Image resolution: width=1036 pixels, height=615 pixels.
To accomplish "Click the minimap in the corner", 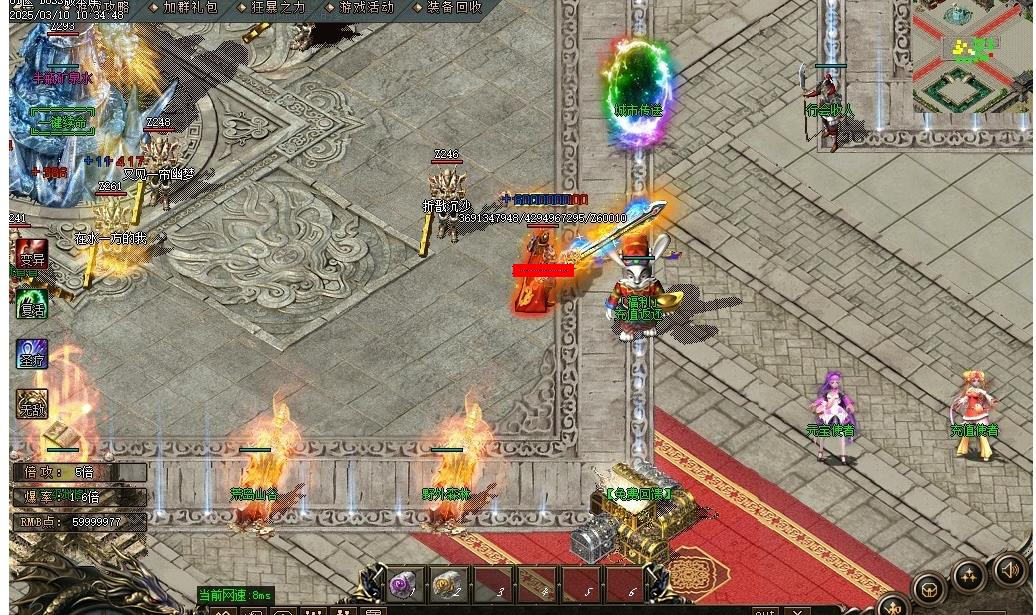I will tap(972, 55).
